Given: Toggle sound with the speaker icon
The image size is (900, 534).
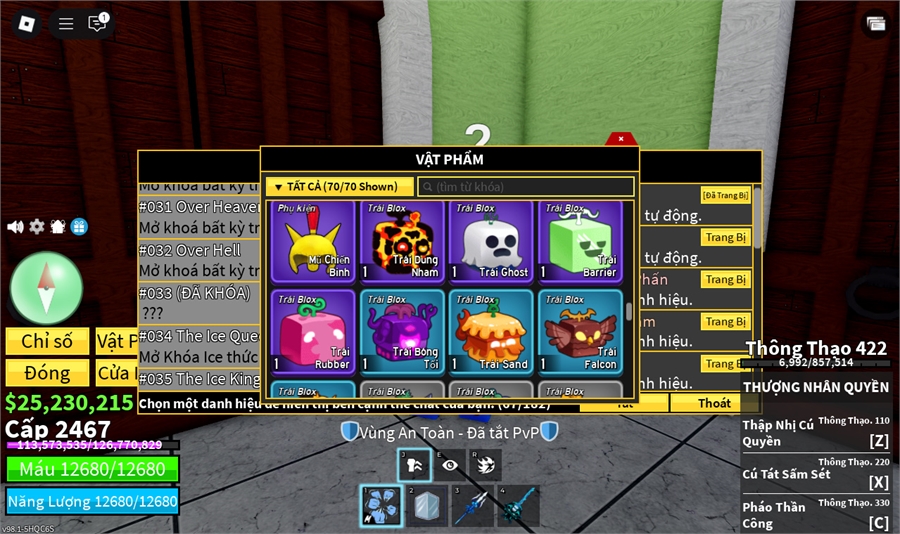Looking at the screenshot, I should pyautogui.click(x=15, y=227).
